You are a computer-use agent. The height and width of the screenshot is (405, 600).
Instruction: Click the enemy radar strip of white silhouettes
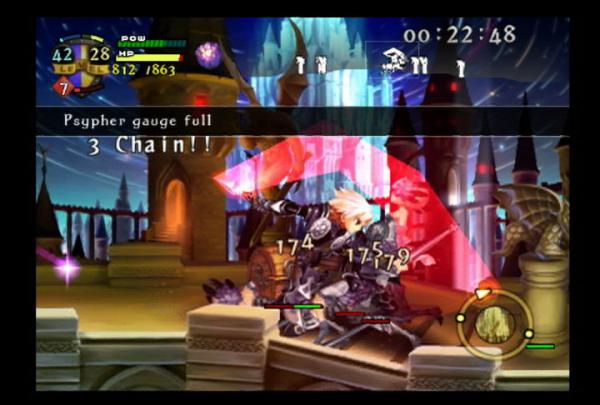pos(378,64)
